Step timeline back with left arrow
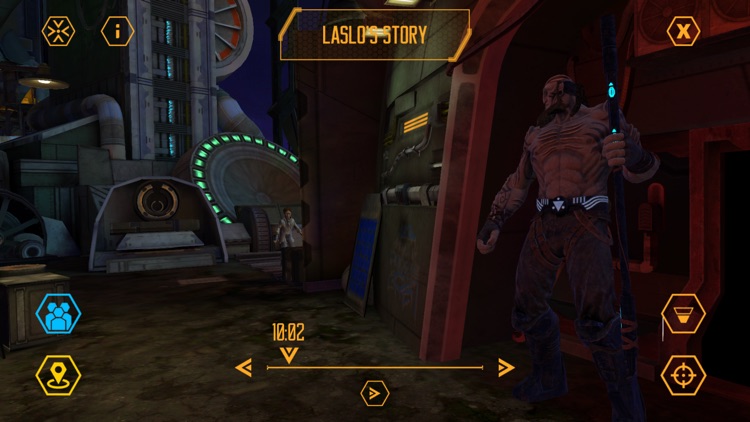 point(243,368)
